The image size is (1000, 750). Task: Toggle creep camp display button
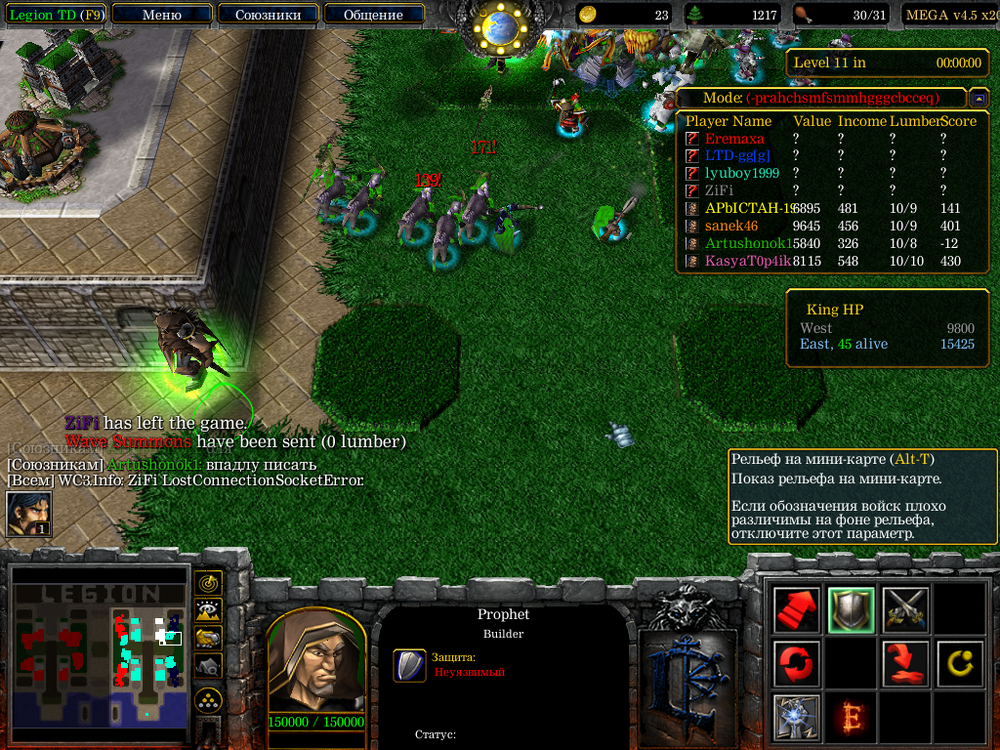point(208,665)
